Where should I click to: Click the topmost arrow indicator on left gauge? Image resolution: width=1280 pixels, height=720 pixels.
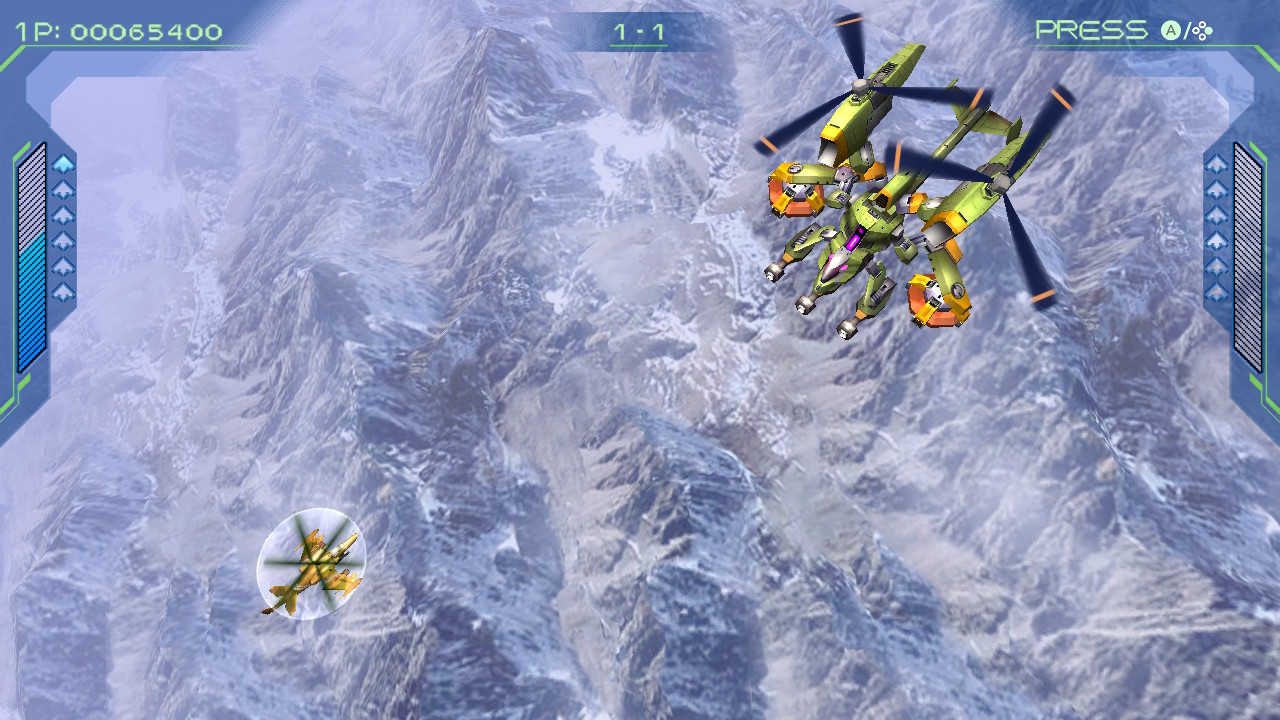62,163
